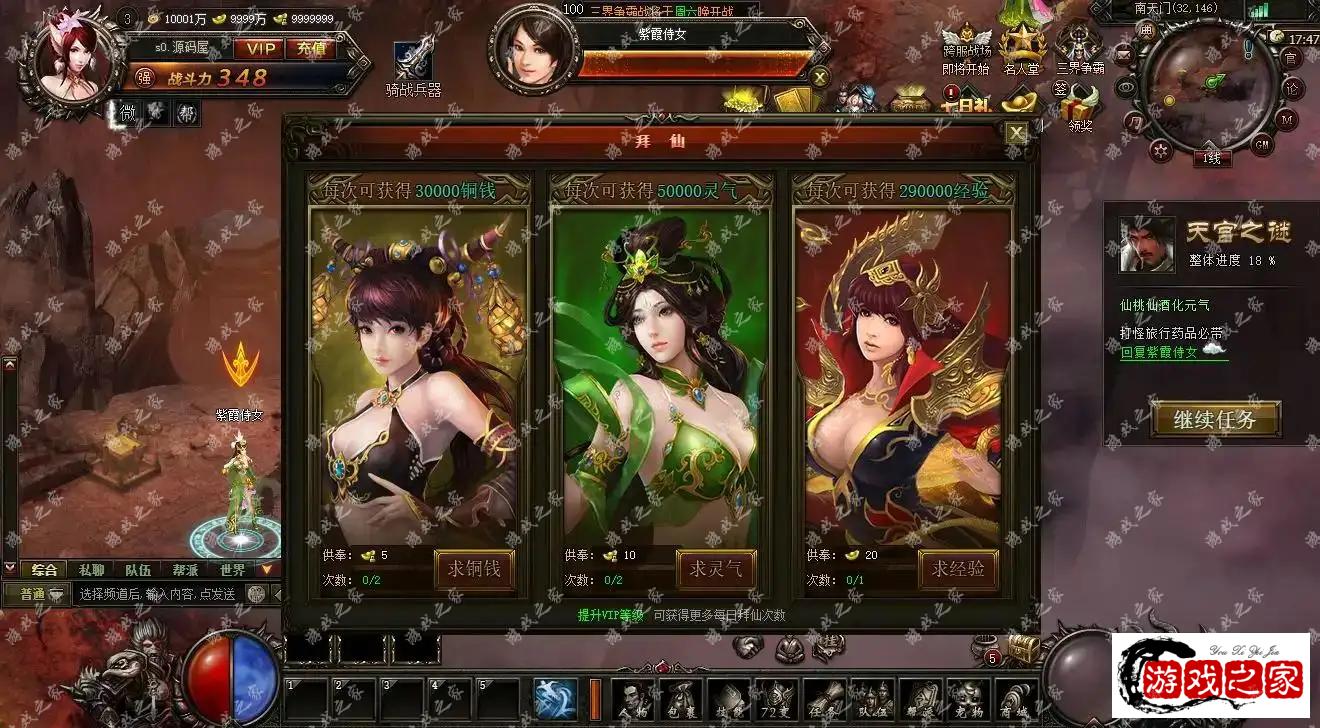
Task: Open the VIP panel button
Action: pos(258,48)
